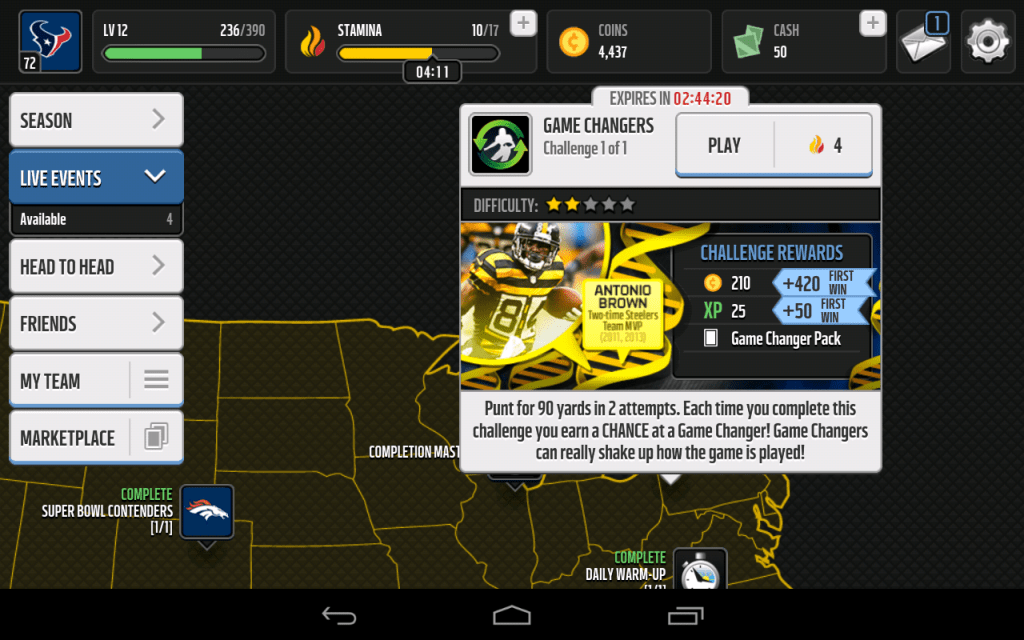Tap the Texans team logo badge
The height and width of the screenshot is (640, 1024).
coord(51,42)
